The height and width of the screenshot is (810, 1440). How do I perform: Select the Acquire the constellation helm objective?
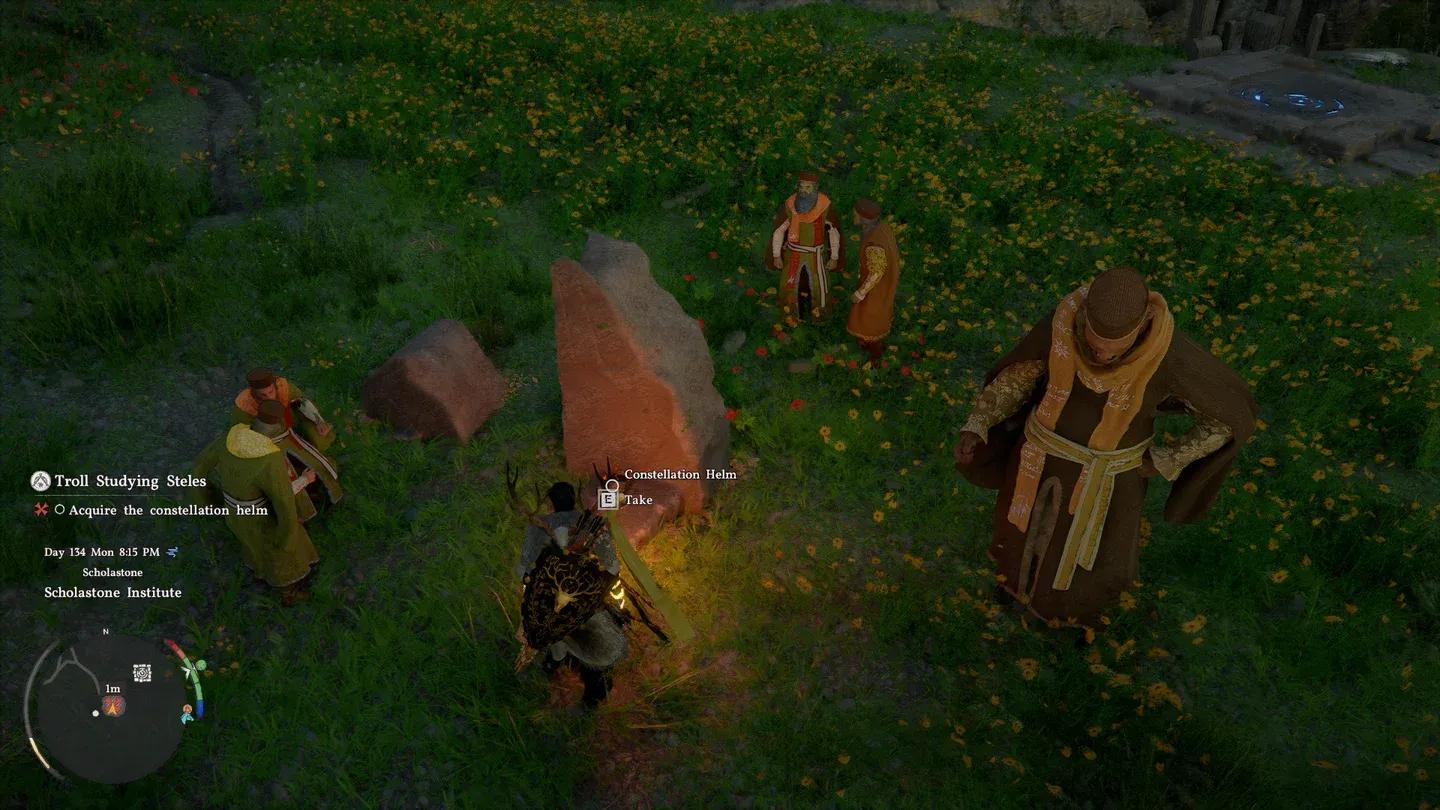coord(168,510)
